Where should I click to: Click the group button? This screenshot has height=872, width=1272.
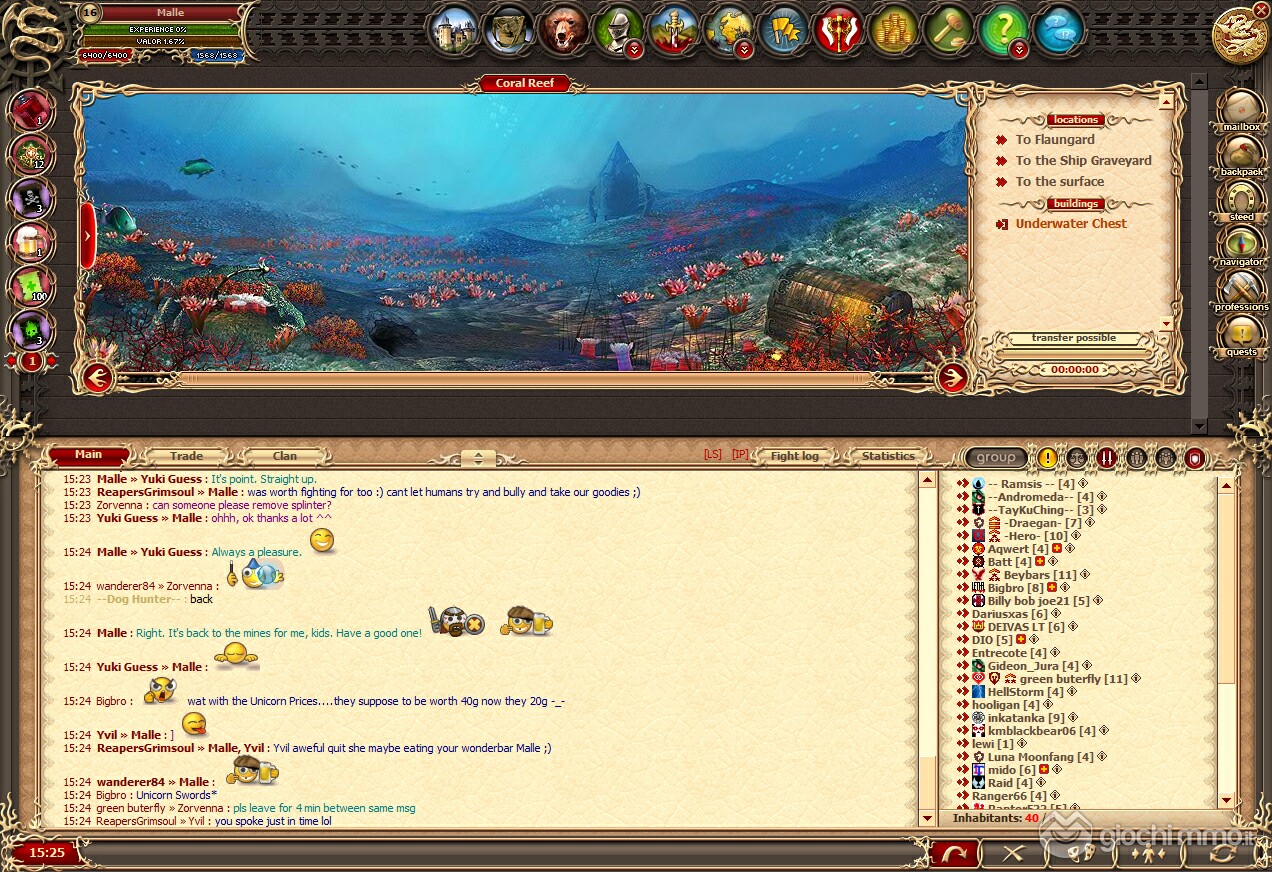[x=996, y=458]
